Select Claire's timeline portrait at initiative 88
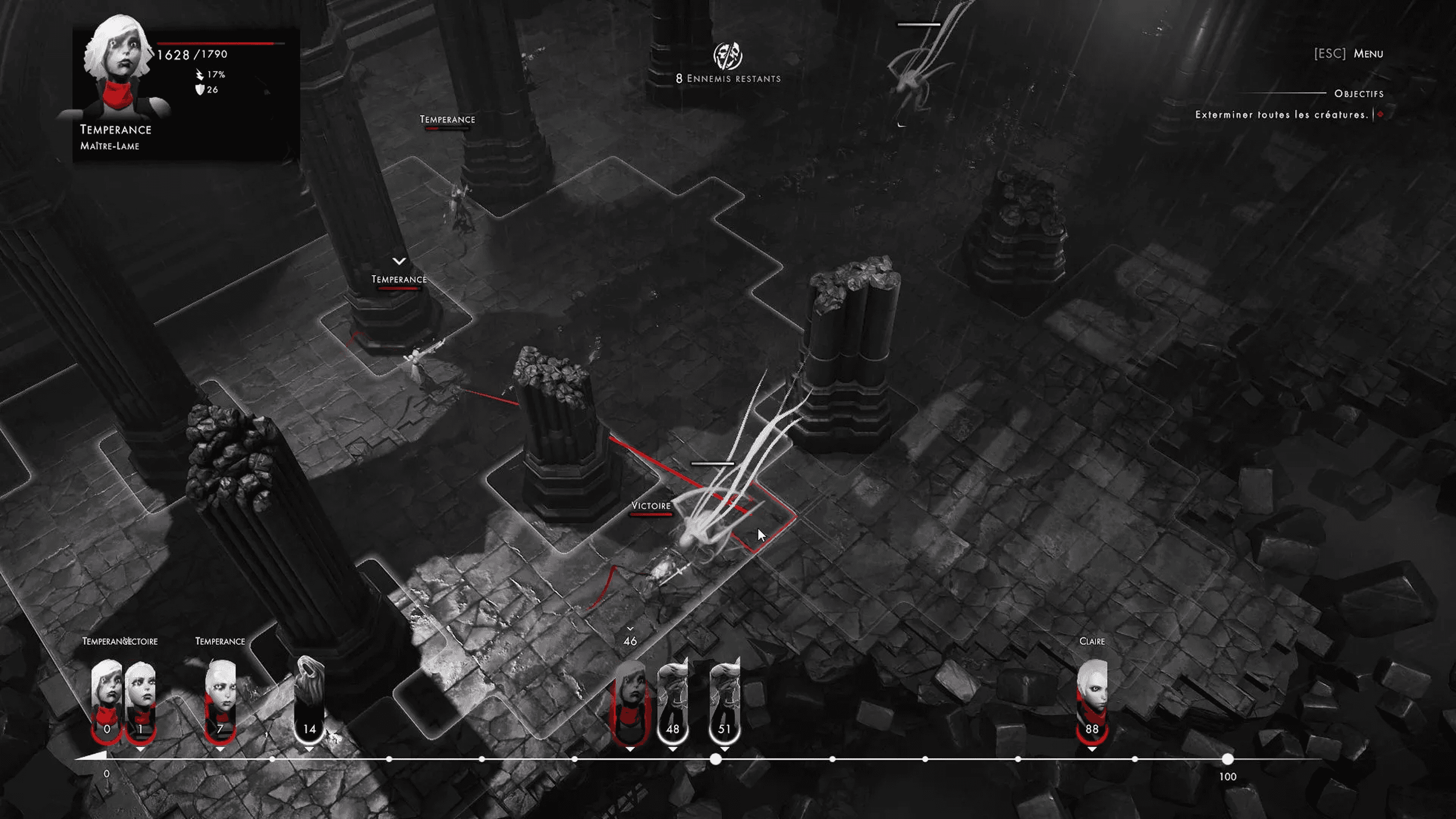Viewport: 1456px width, 819px height. tap(1091, 701)
